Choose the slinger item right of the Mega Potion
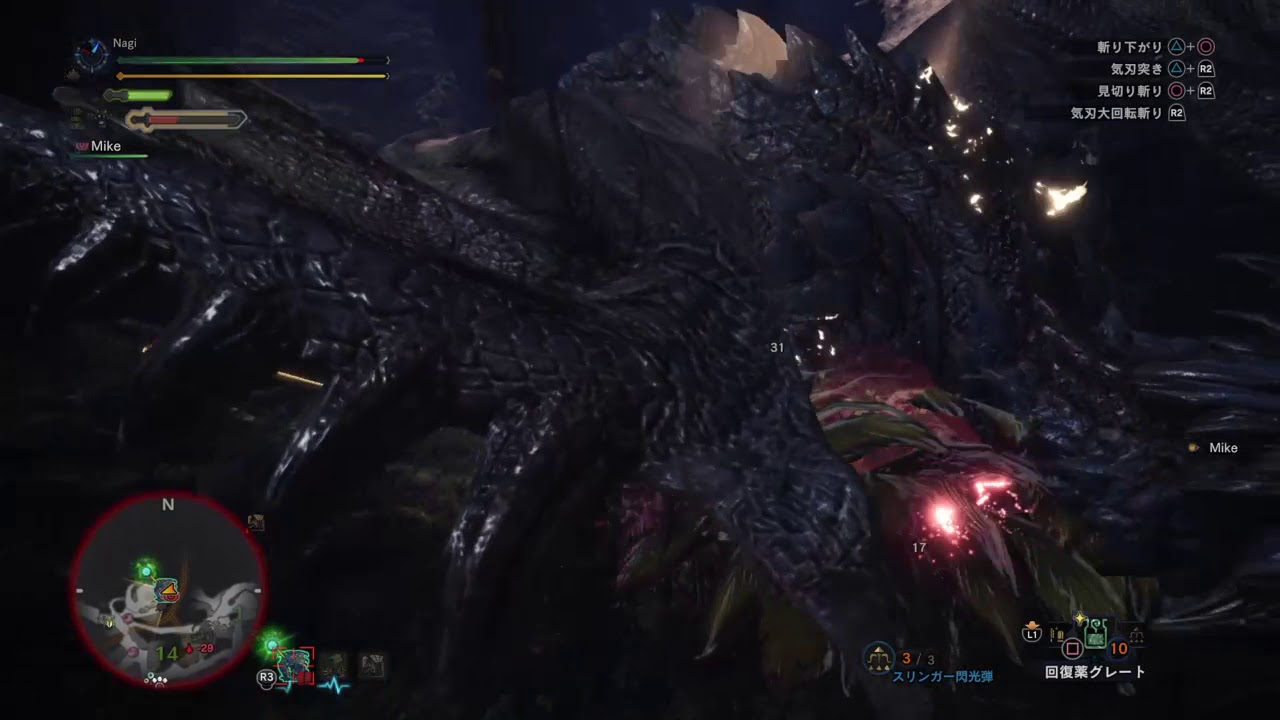The height and width of the screenshot is (720, 1280). pyautogui.click(x=1136, y=635)
